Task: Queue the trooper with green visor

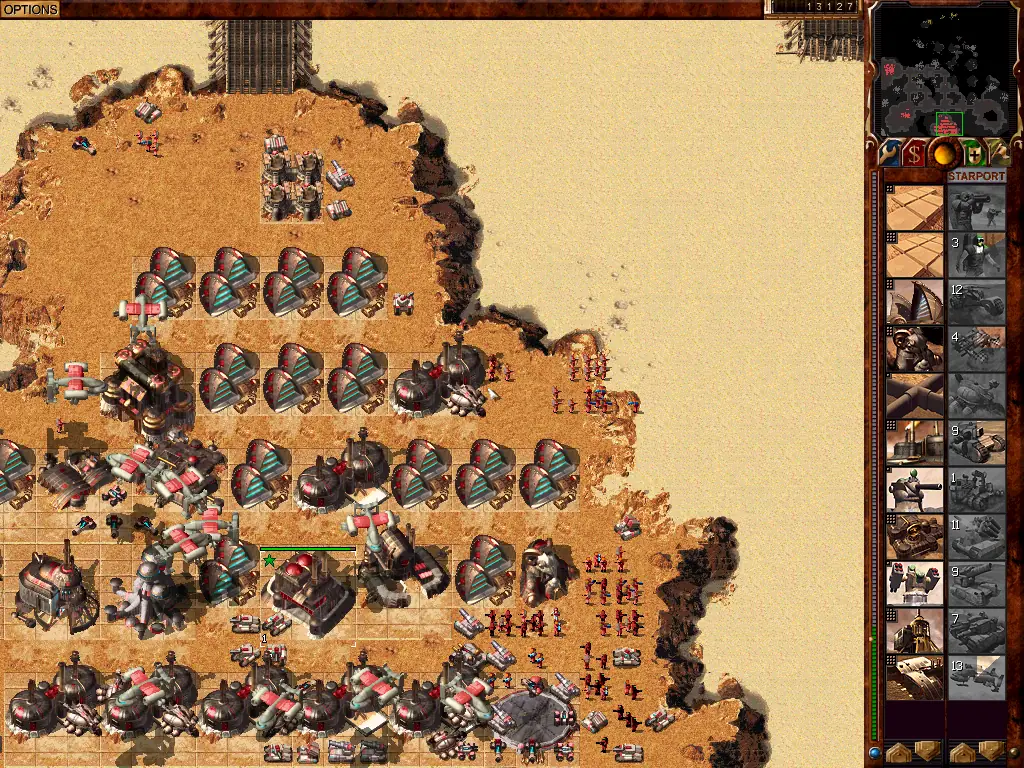Action: pyautogui.click(x=976, y=255)
